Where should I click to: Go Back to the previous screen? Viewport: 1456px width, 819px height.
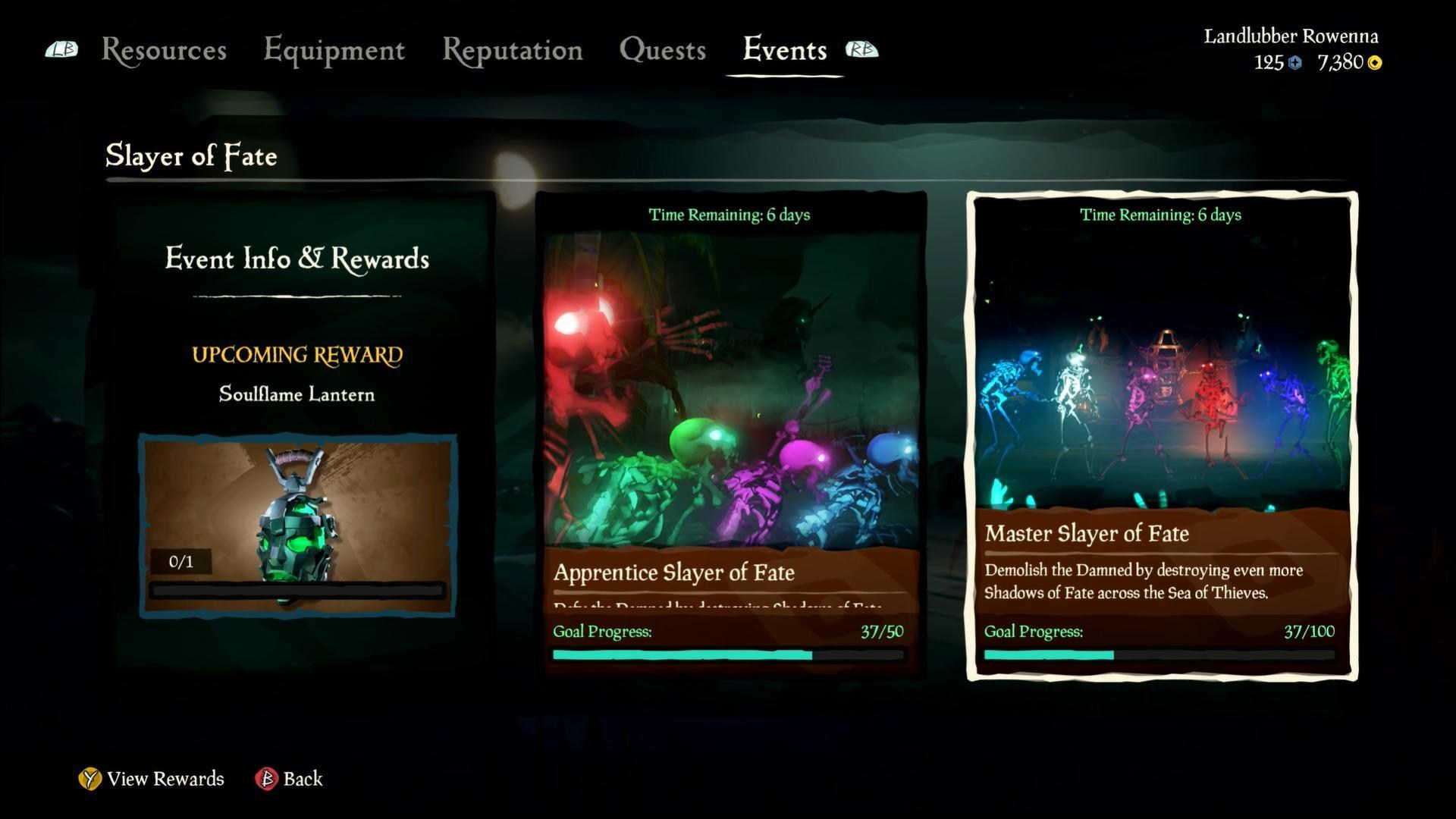coord(290,779)
